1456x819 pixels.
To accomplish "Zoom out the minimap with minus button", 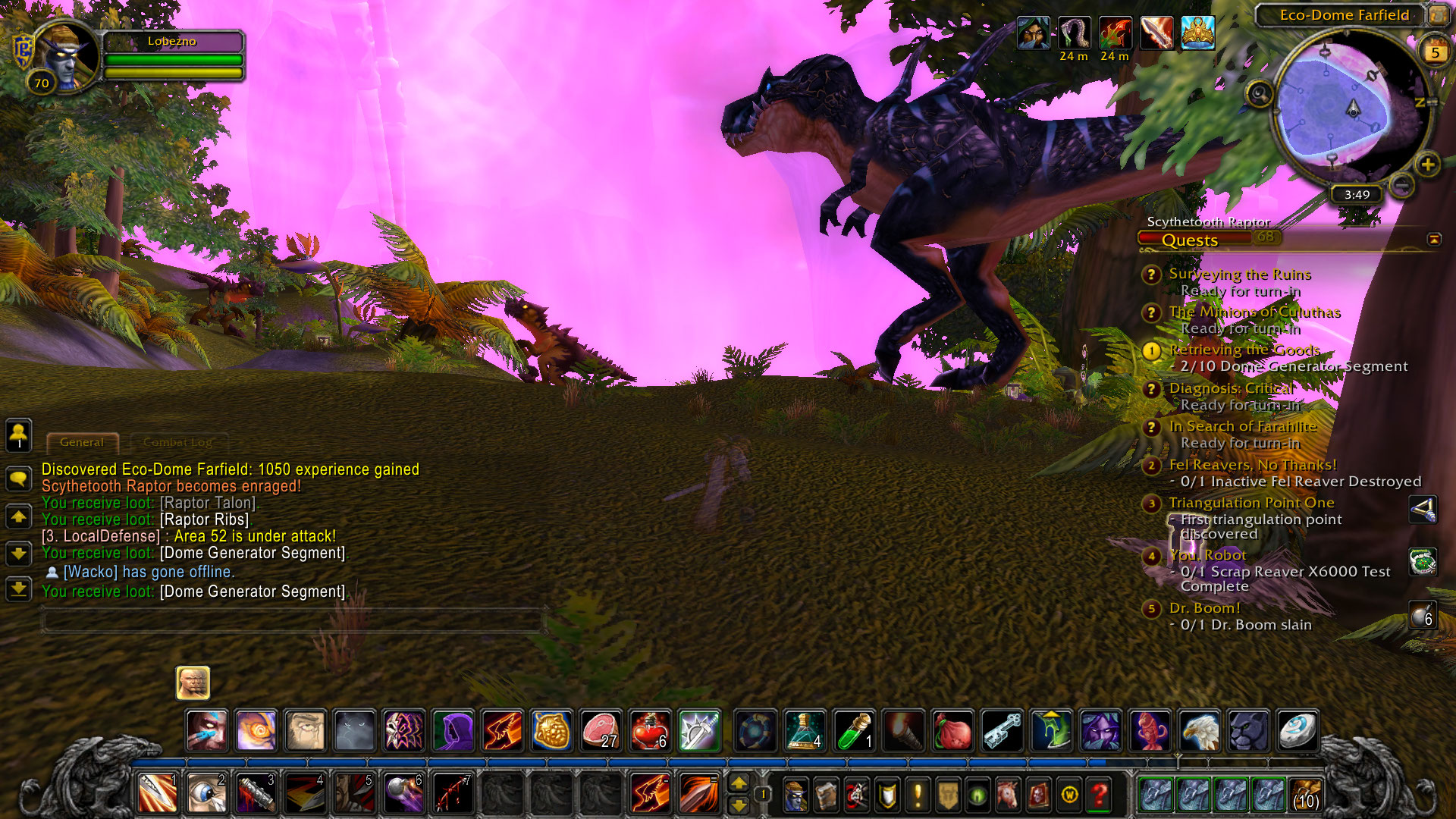I will click(x=1402, y=184).
